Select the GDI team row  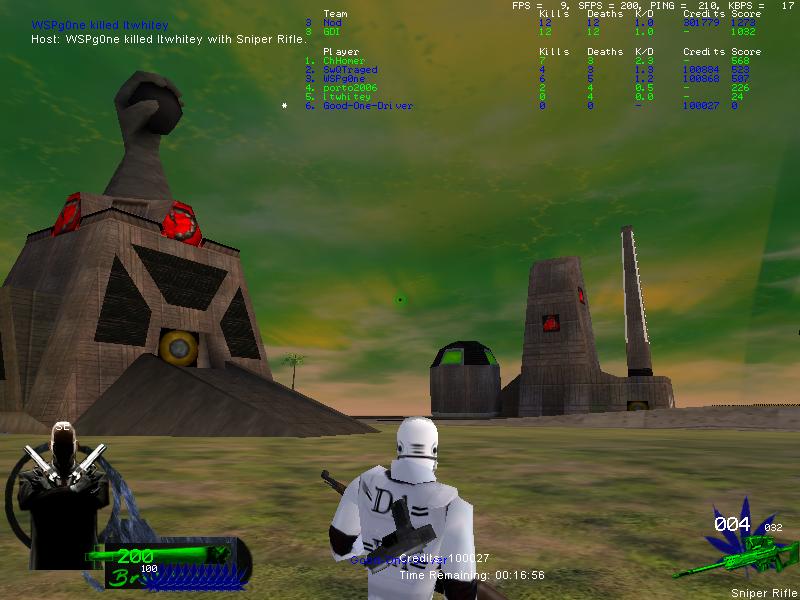coord(332,32)
